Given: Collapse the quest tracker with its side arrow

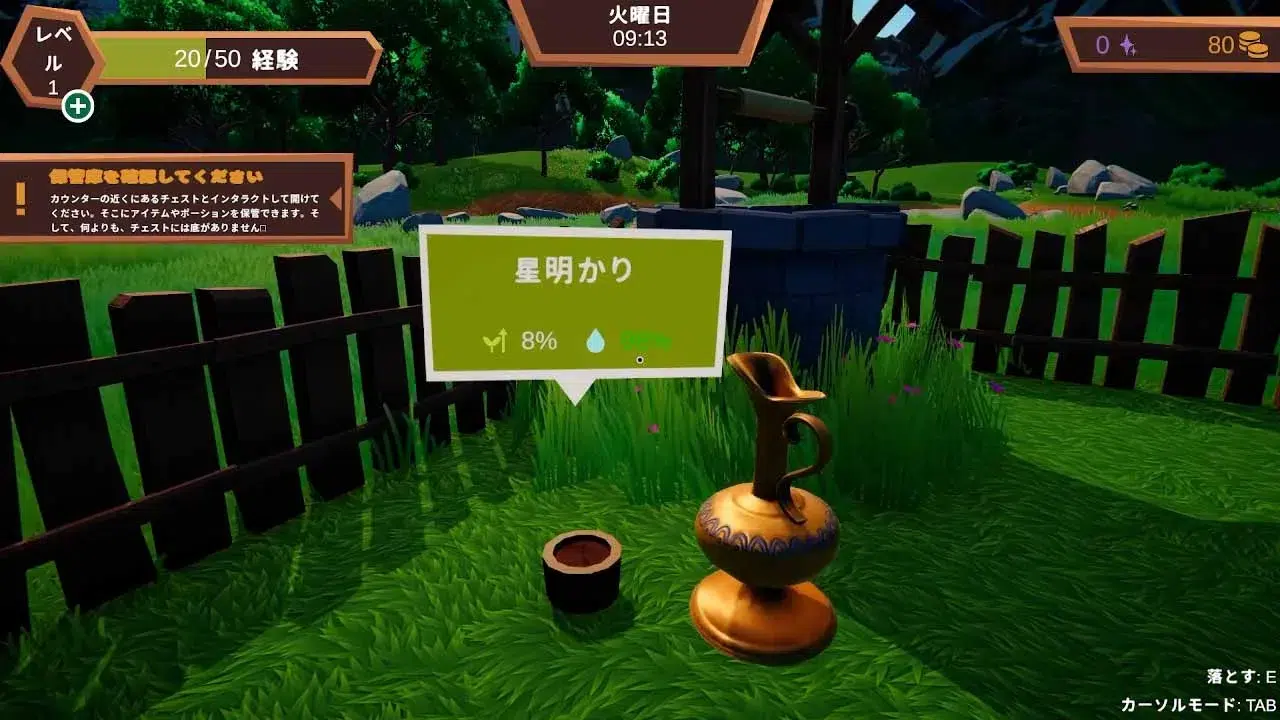Looking at the screenshot, I should click(336, 197).
